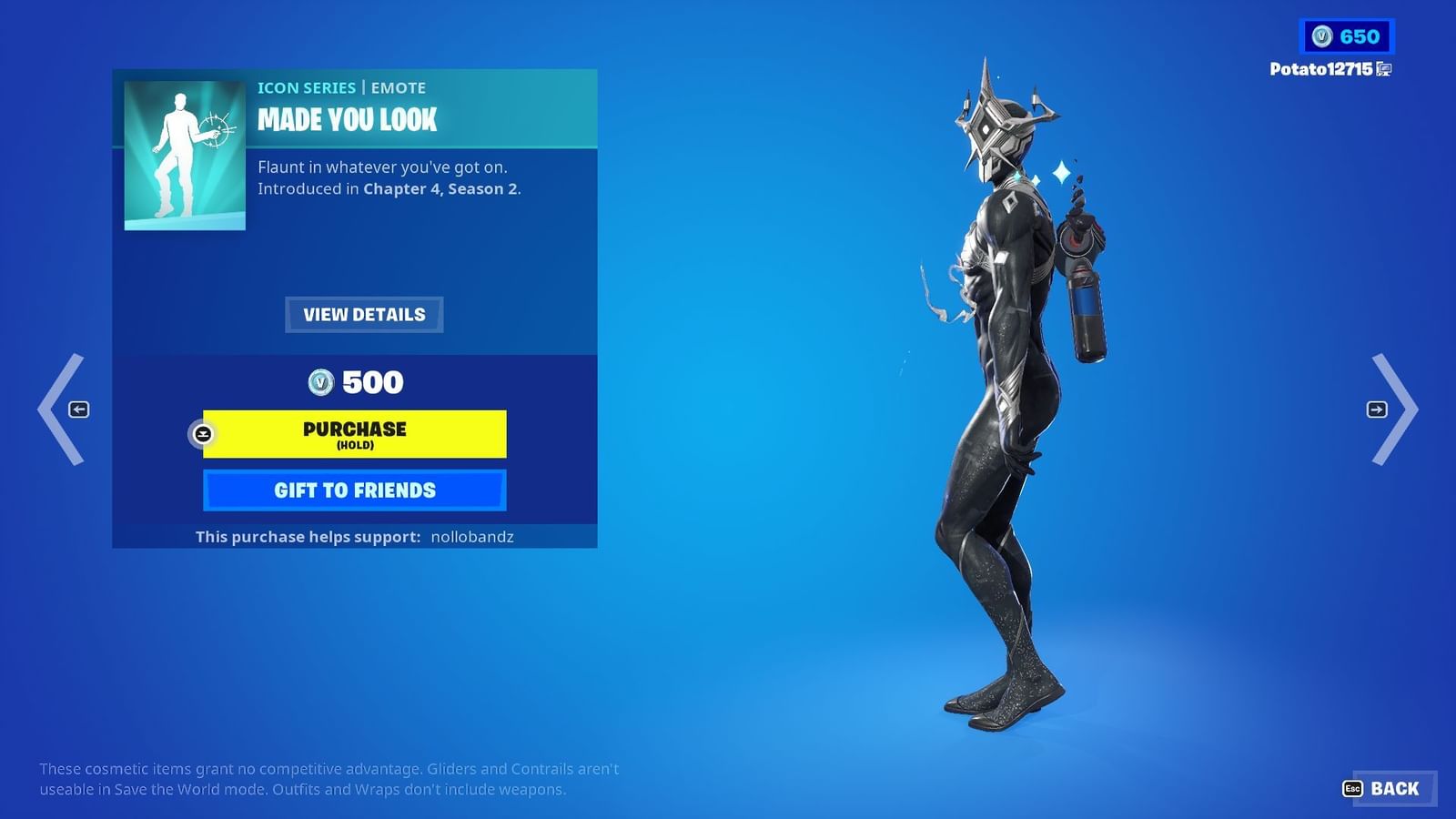Click the PC platform icon beside Potato12715
1456x819 pixels.
tap(1385, 68)
